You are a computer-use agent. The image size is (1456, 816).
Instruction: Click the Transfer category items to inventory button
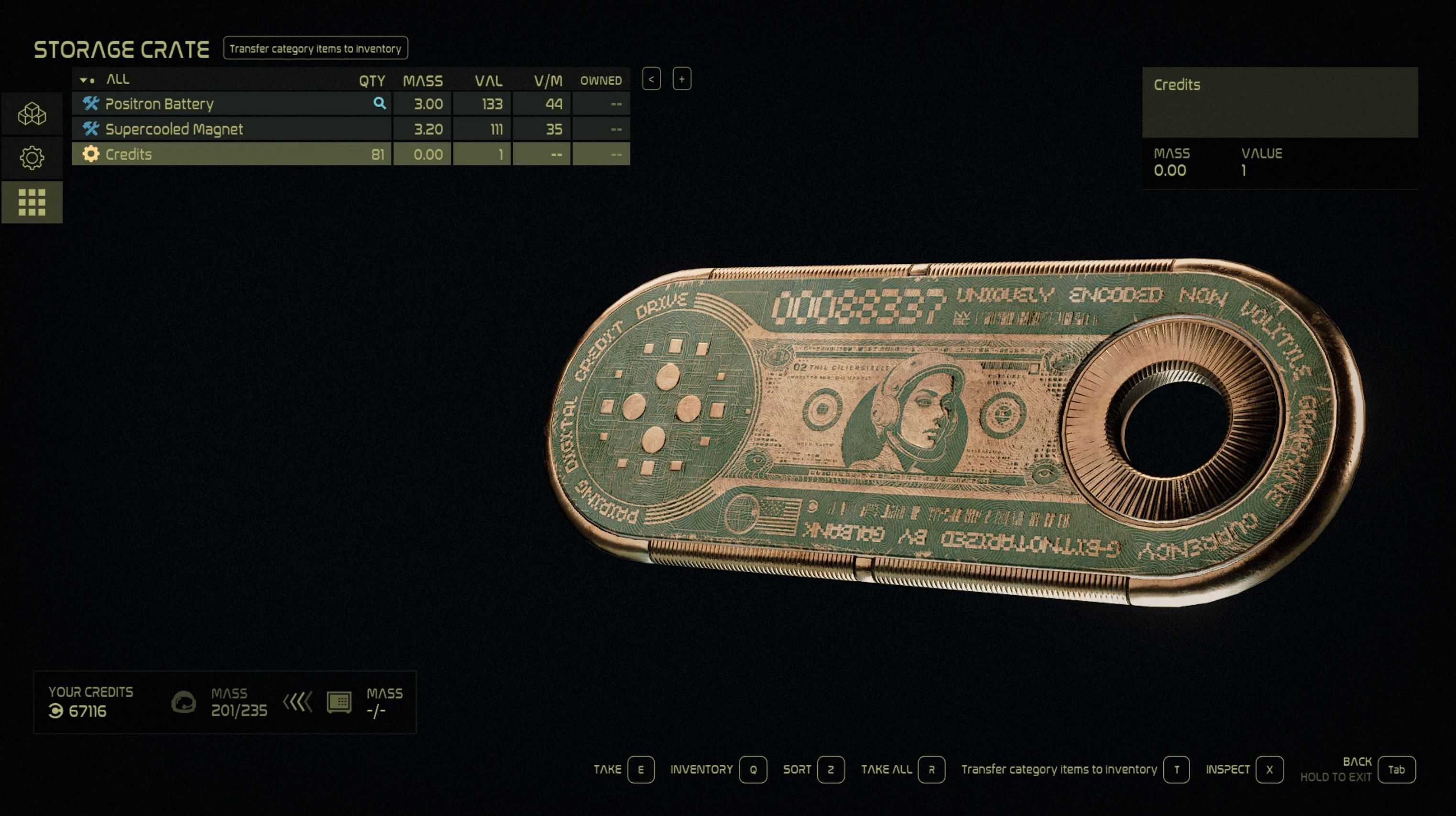pyautogui.click(x=315, y=49)
